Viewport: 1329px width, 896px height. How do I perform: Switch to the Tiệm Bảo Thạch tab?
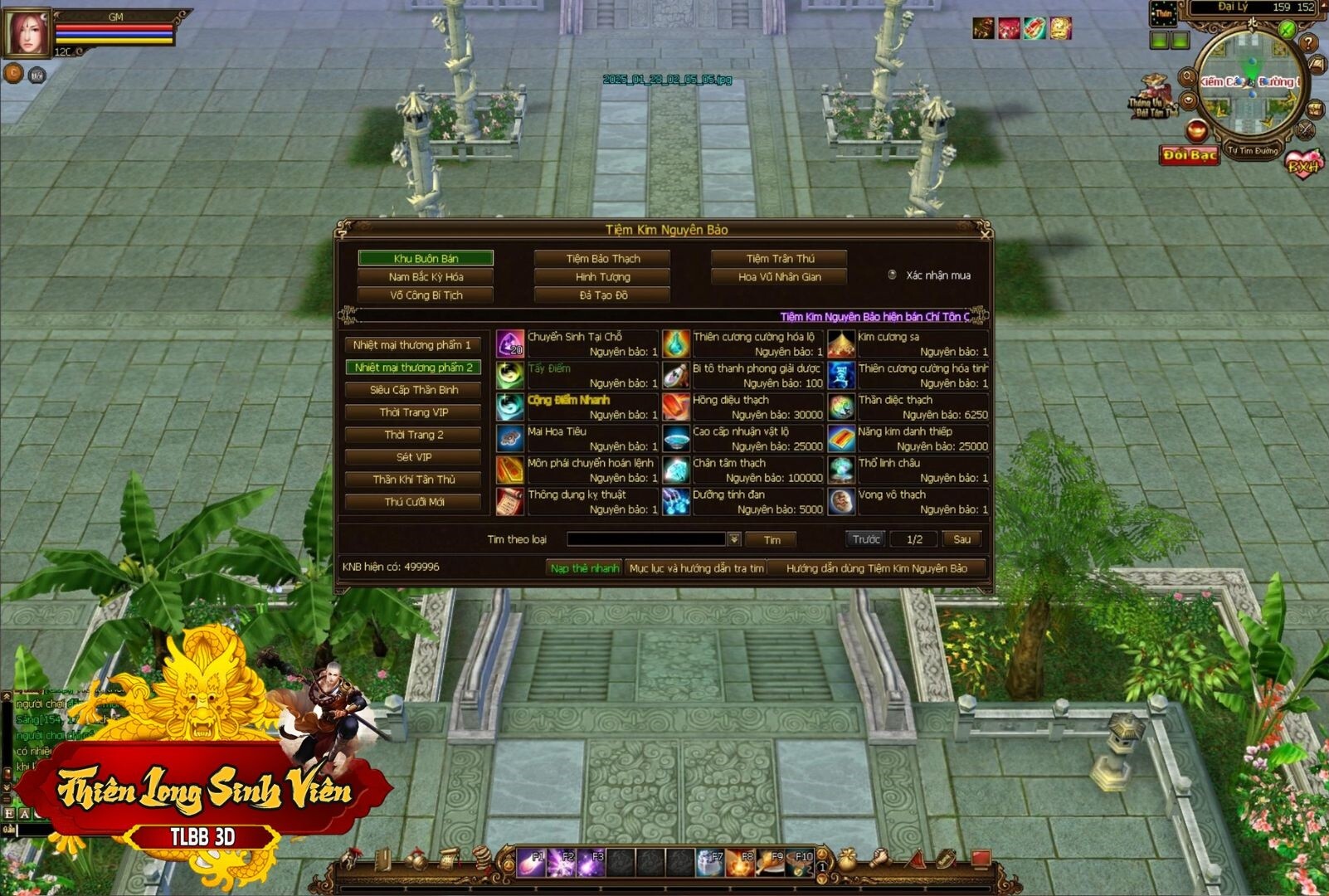602,259
